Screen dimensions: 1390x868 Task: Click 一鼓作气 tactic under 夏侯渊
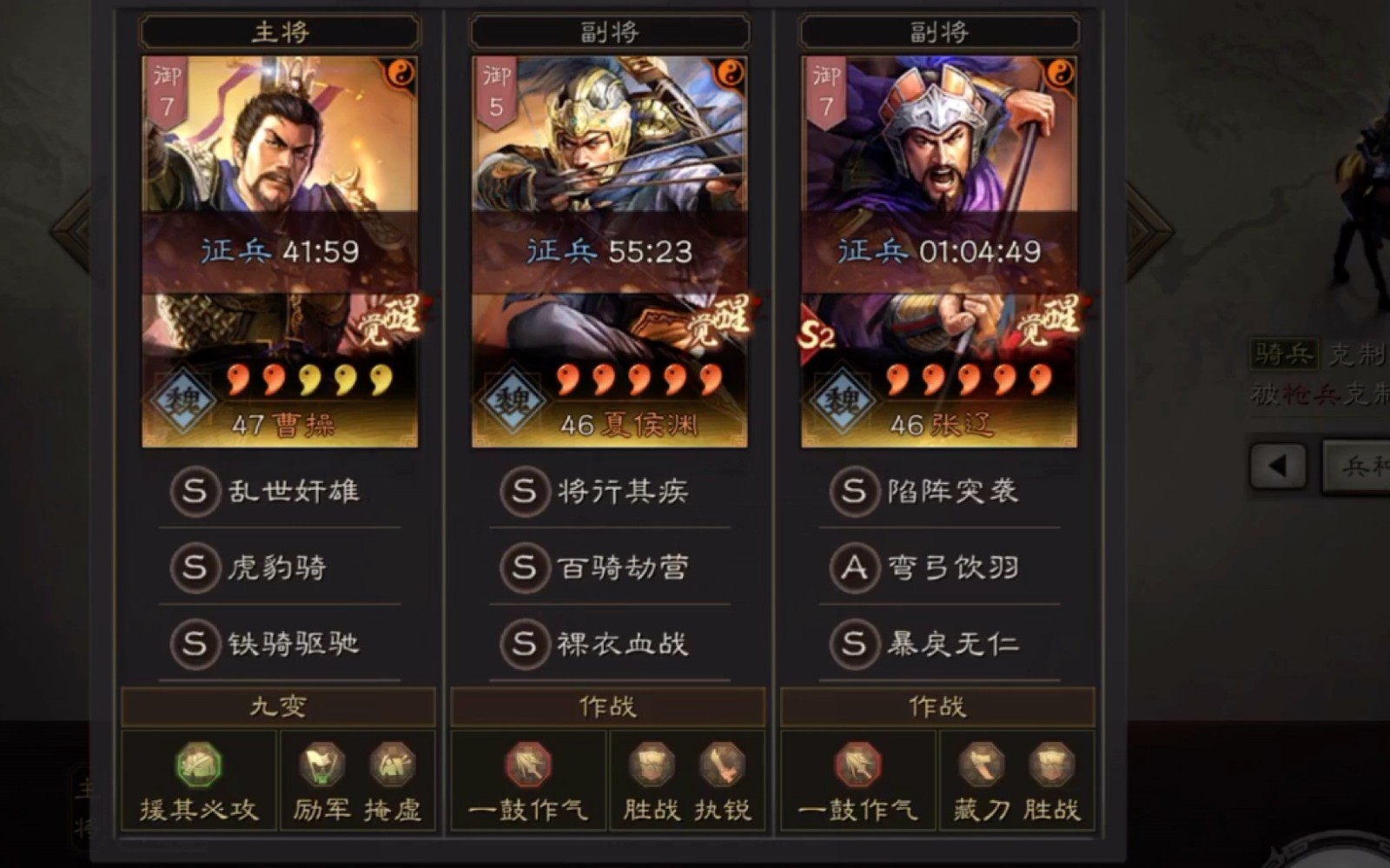pos(526,765)
